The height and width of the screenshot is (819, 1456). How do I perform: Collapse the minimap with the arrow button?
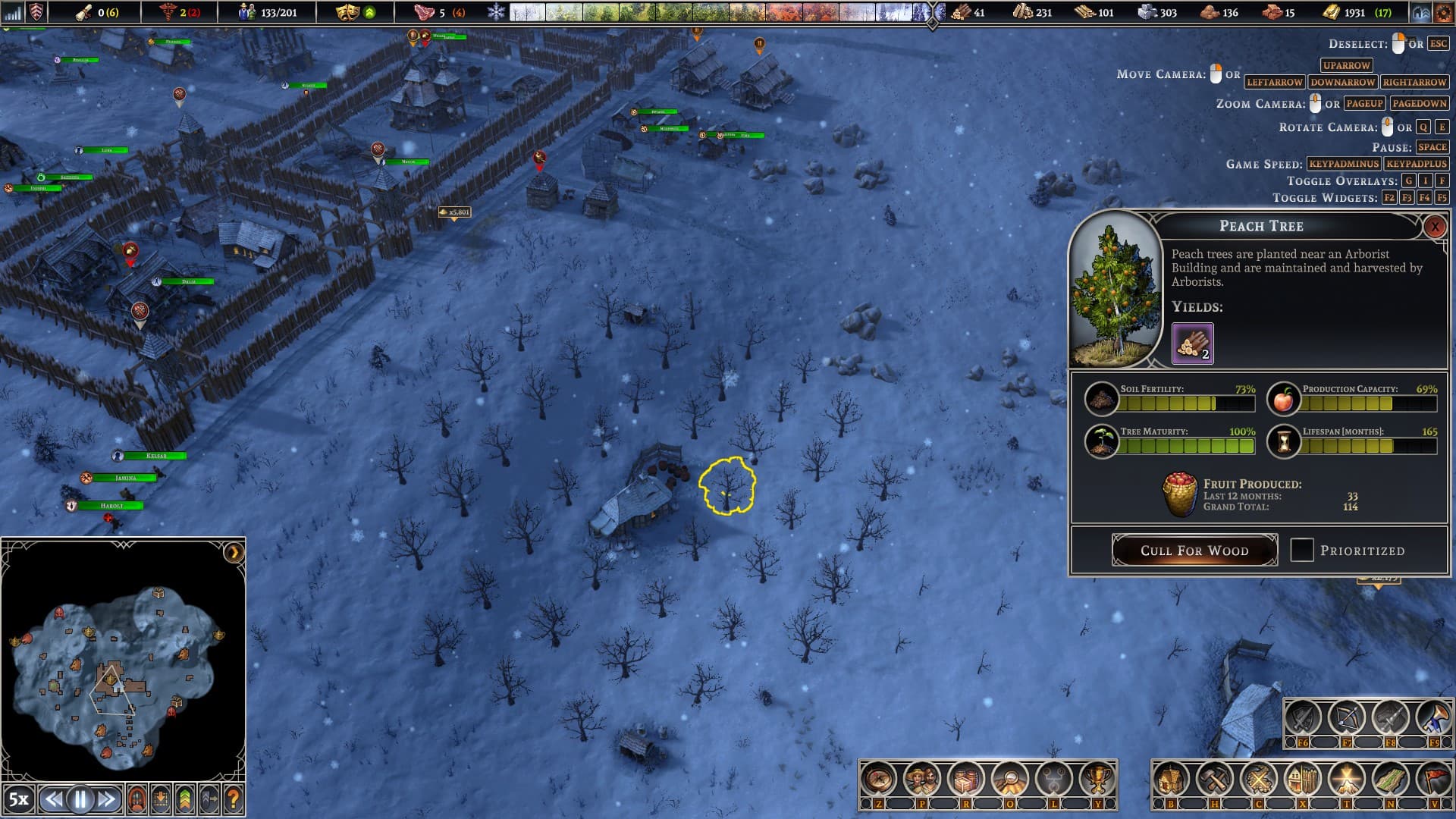[x=234, y=552]
